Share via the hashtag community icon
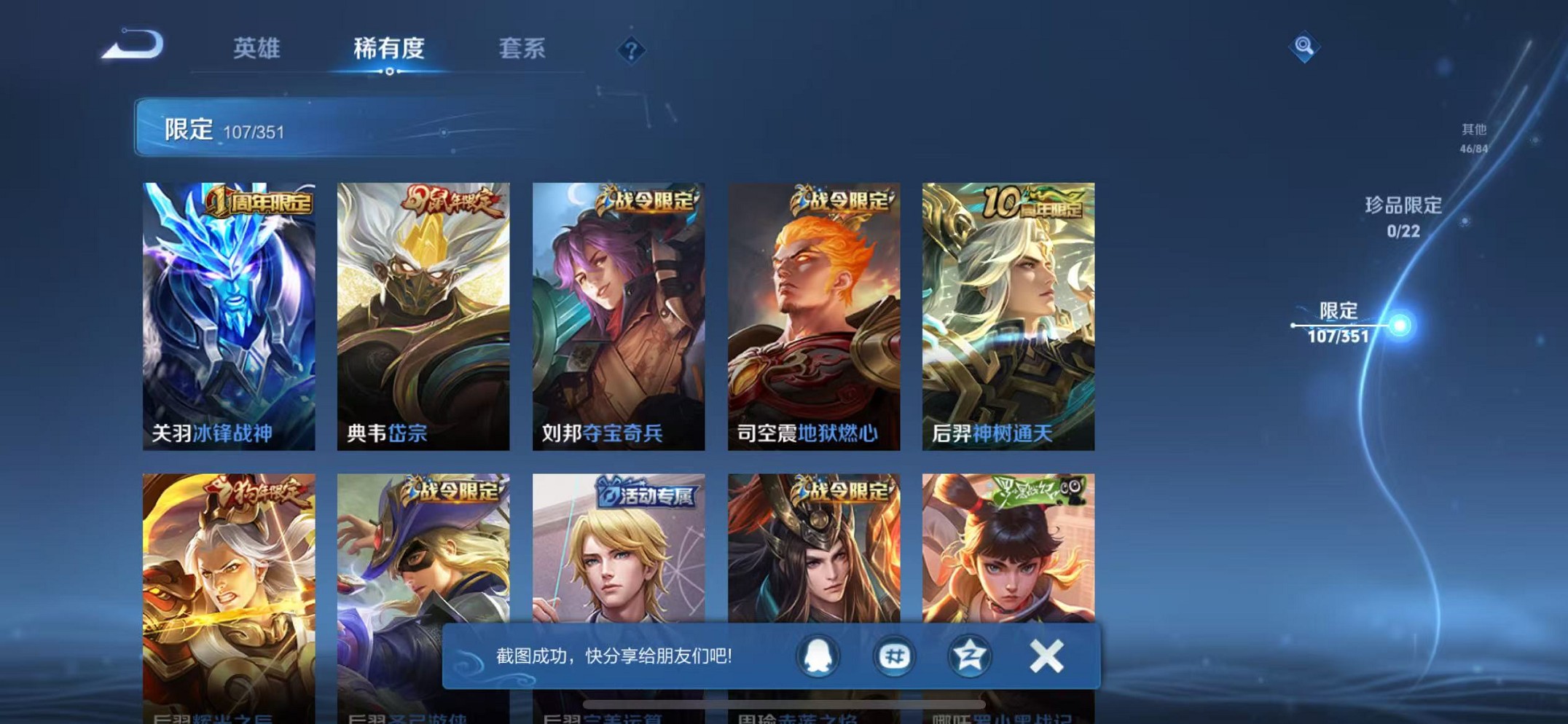This screenshot has height=724, width=1568. 894,655
